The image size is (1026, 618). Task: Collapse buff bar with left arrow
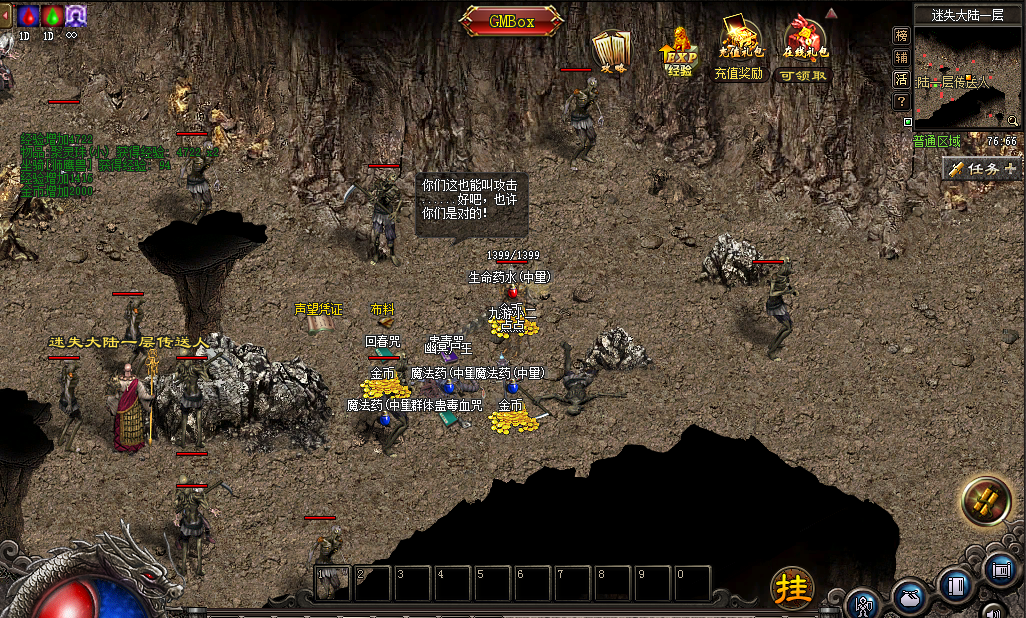[6, 15]
